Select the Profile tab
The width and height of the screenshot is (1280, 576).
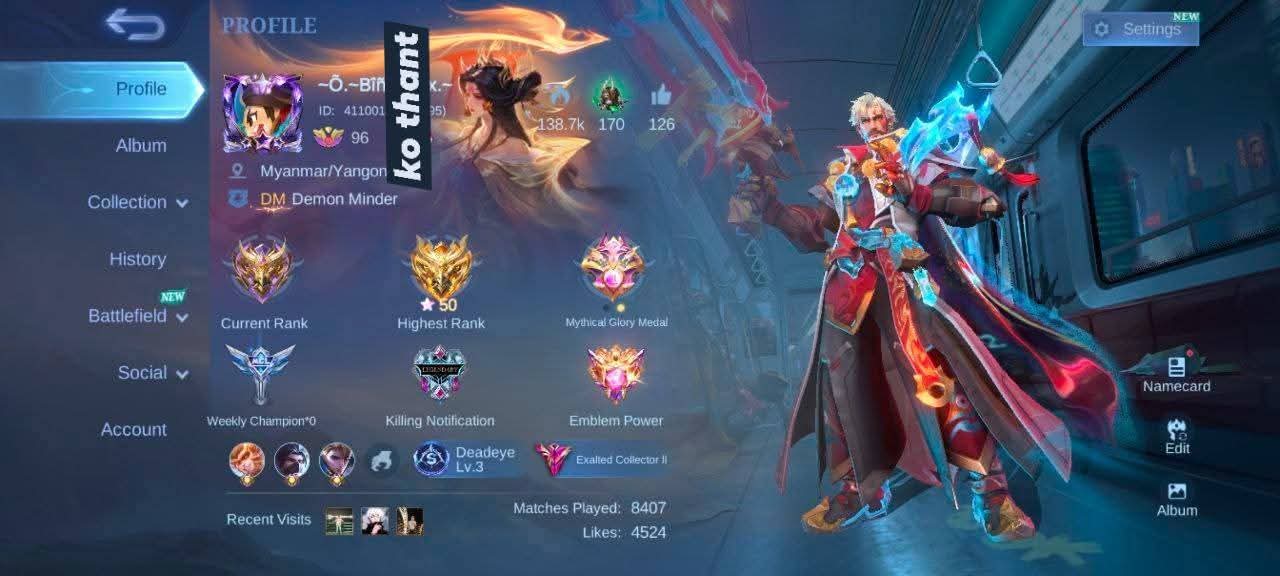140,89
